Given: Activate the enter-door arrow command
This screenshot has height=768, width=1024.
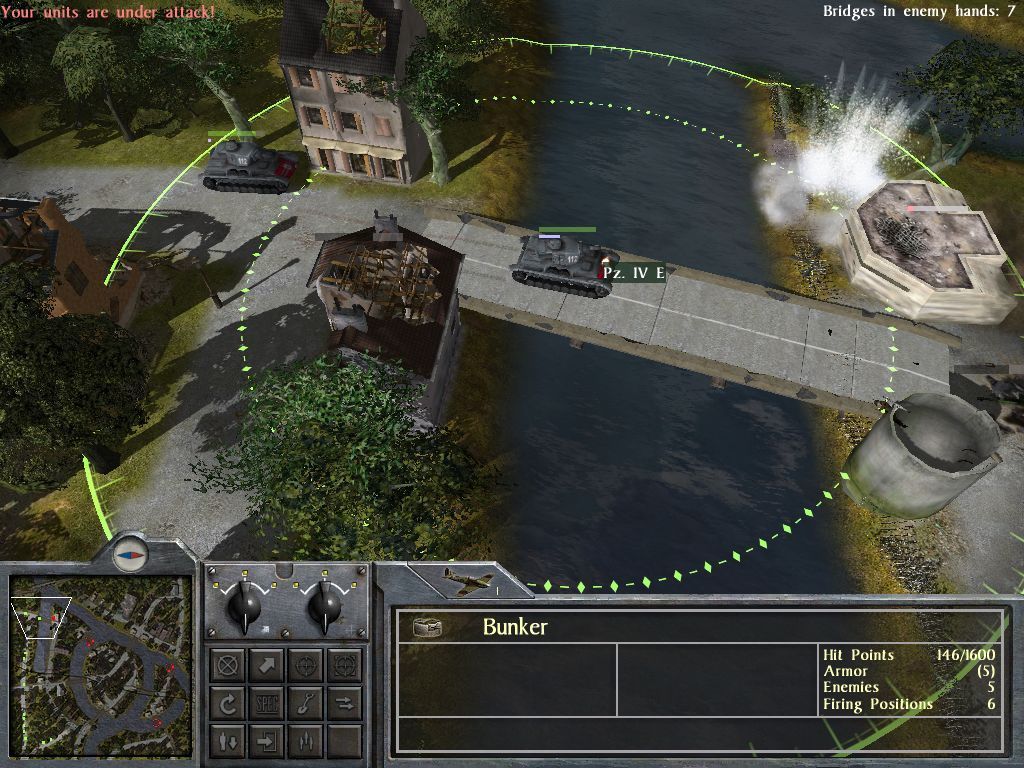Looking at the screenshot, I should click(x=267, y=741).
